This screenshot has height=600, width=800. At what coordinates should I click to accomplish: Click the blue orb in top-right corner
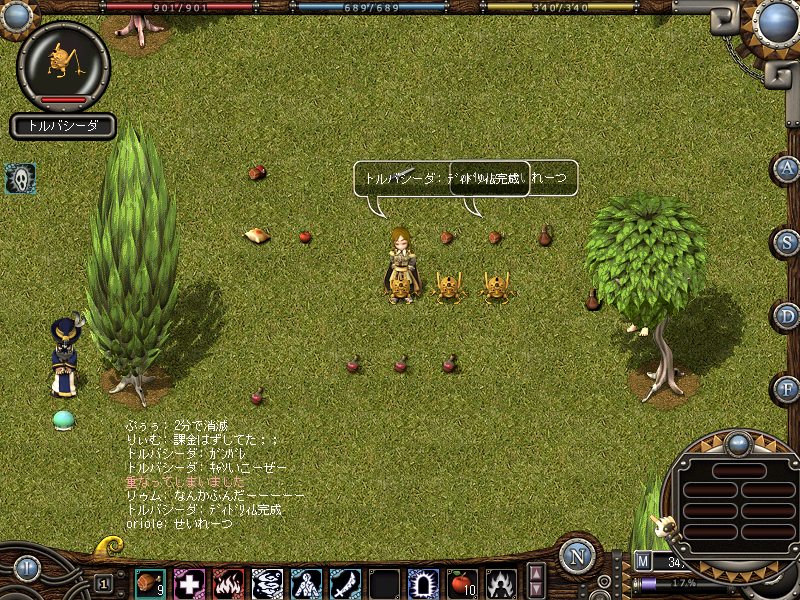778,21
